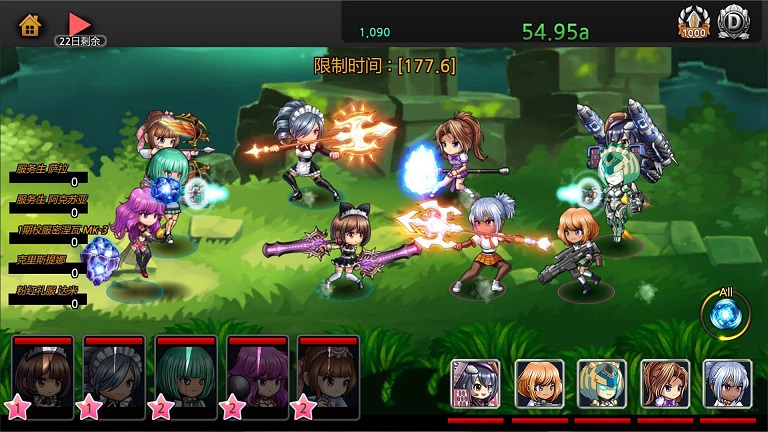Select the brown-haired maid hero portrait
Image resolution: width=768 pixels, height=432 pixels.
coord(43,373)
